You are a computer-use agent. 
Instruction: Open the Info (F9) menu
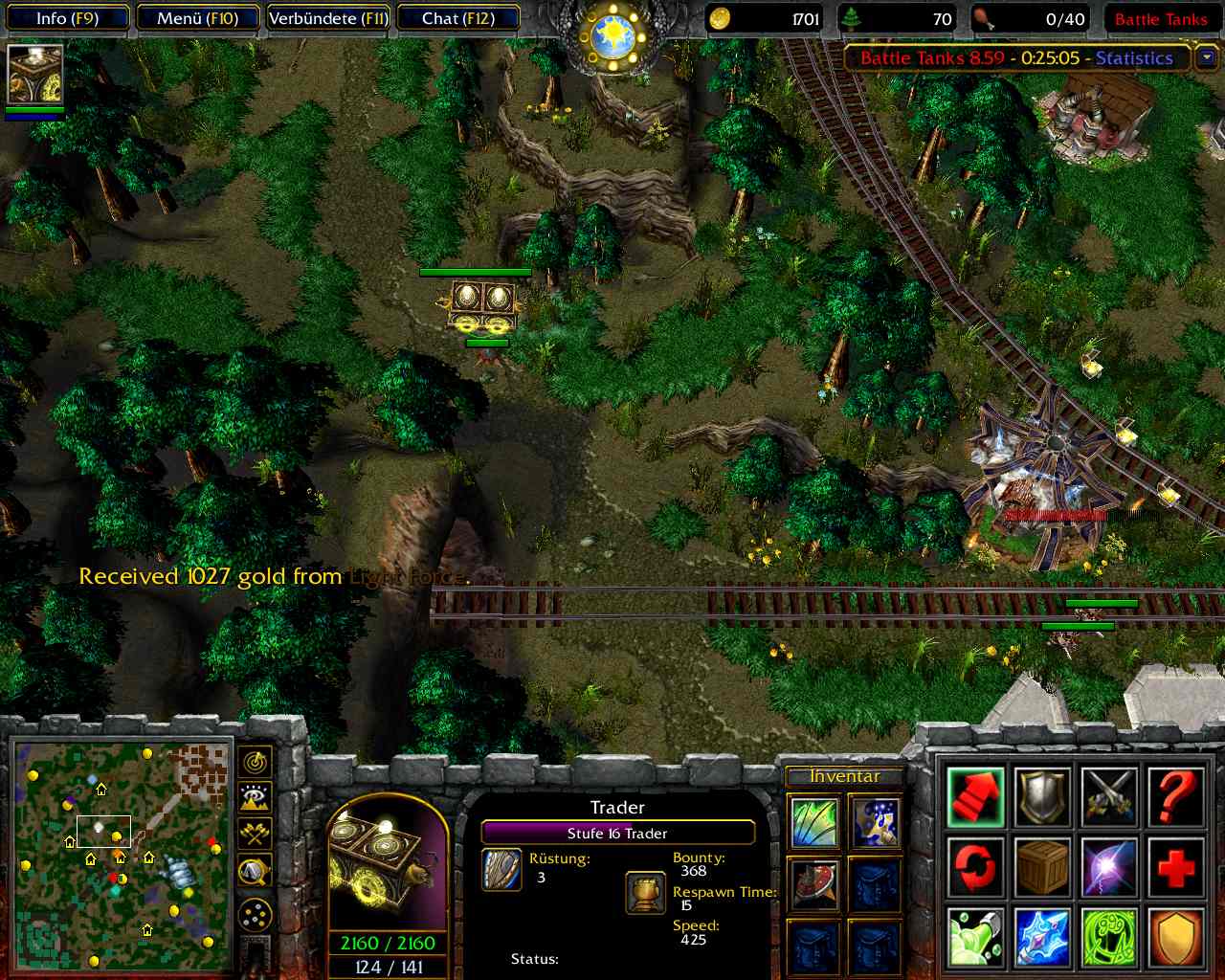67,18
